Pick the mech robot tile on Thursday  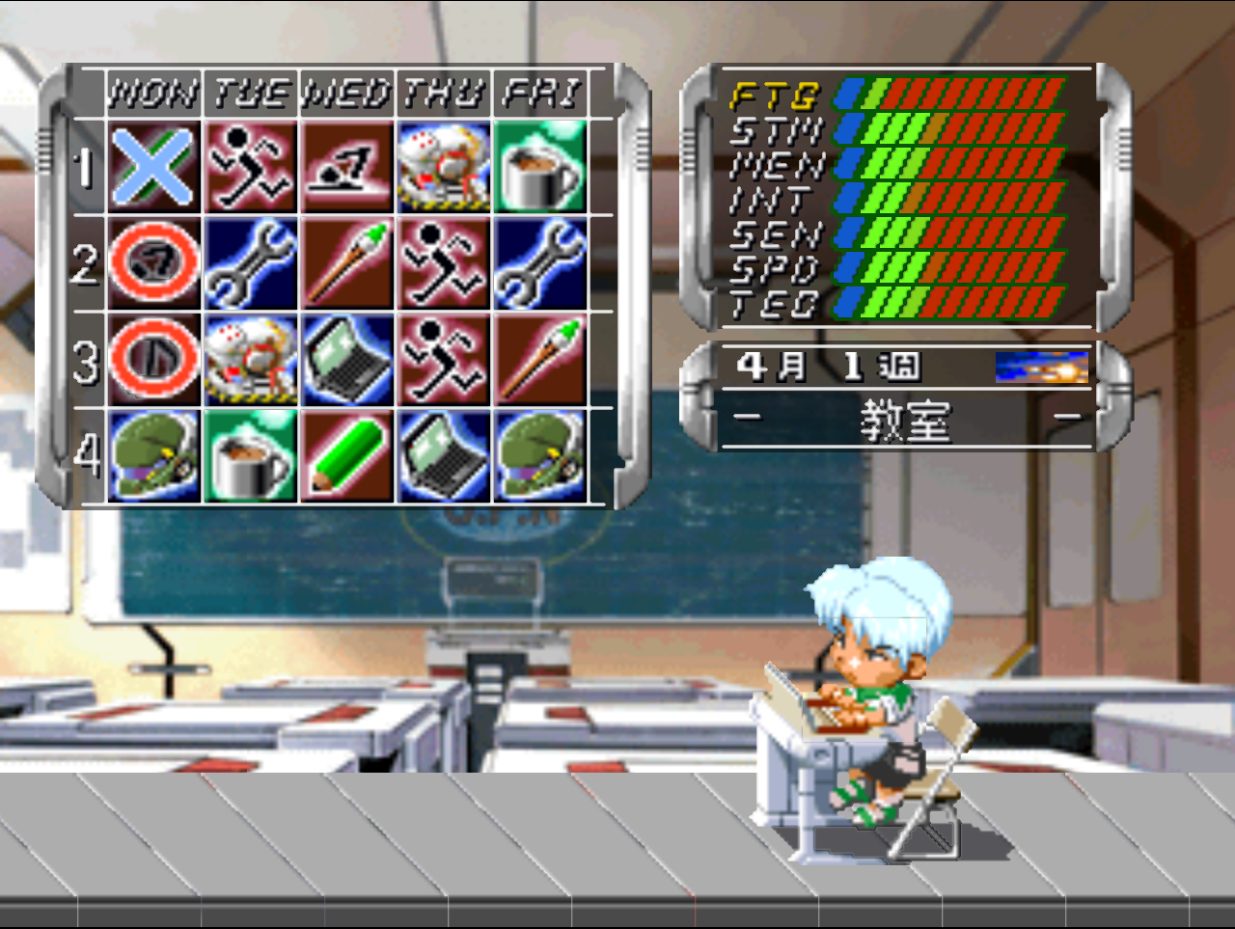tap(443, 166)
